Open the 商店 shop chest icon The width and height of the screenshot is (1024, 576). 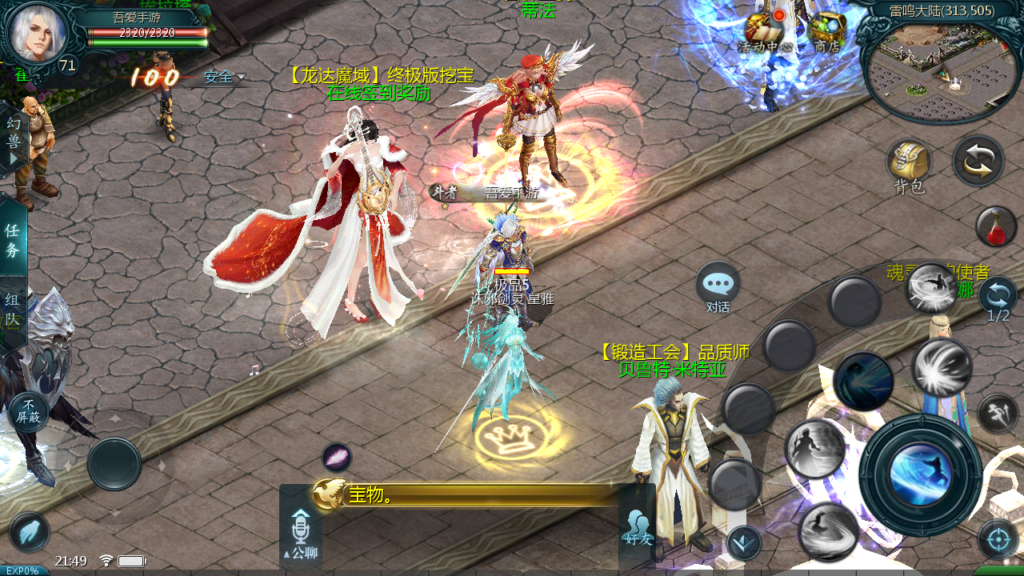click(x=826, y=30)
